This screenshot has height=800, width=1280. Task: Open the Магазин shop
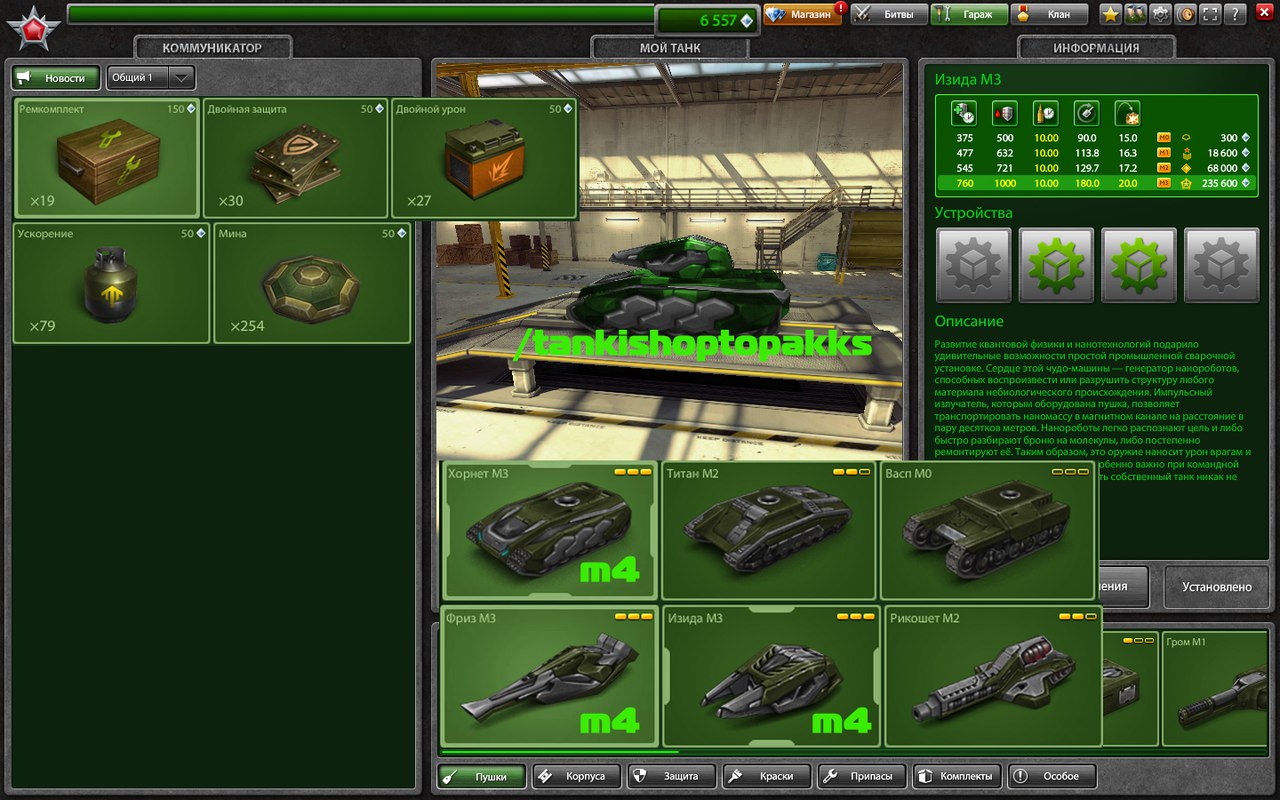point(803,15)
